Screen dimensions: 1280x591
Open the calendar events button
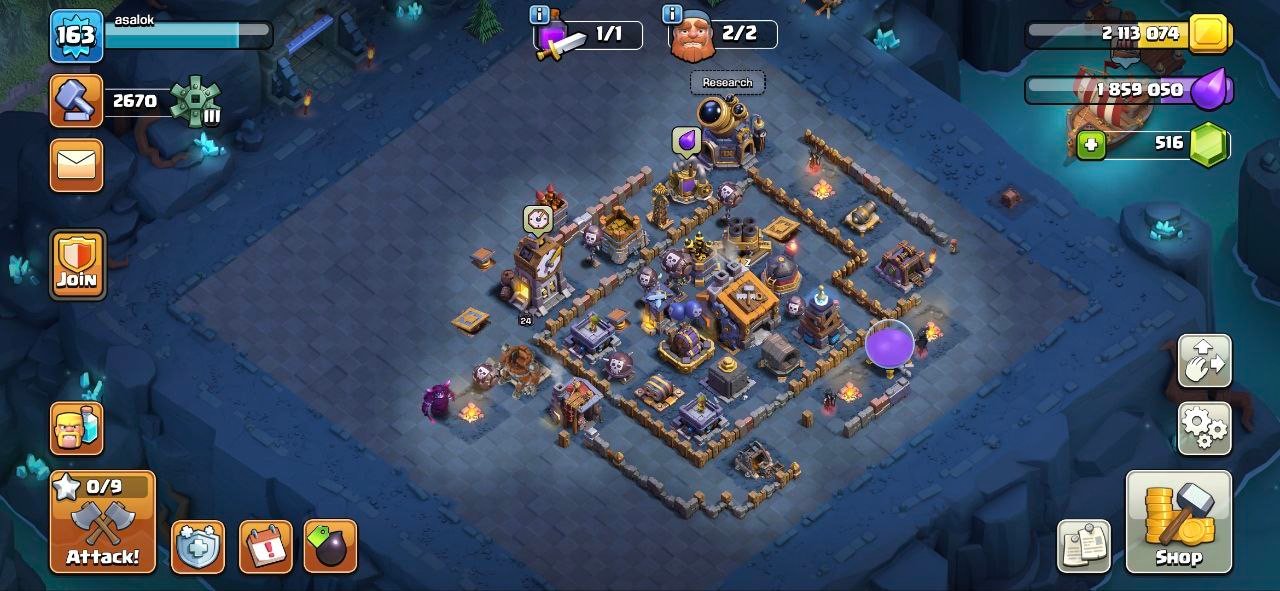pyautogui.click(x=266, y=546)
